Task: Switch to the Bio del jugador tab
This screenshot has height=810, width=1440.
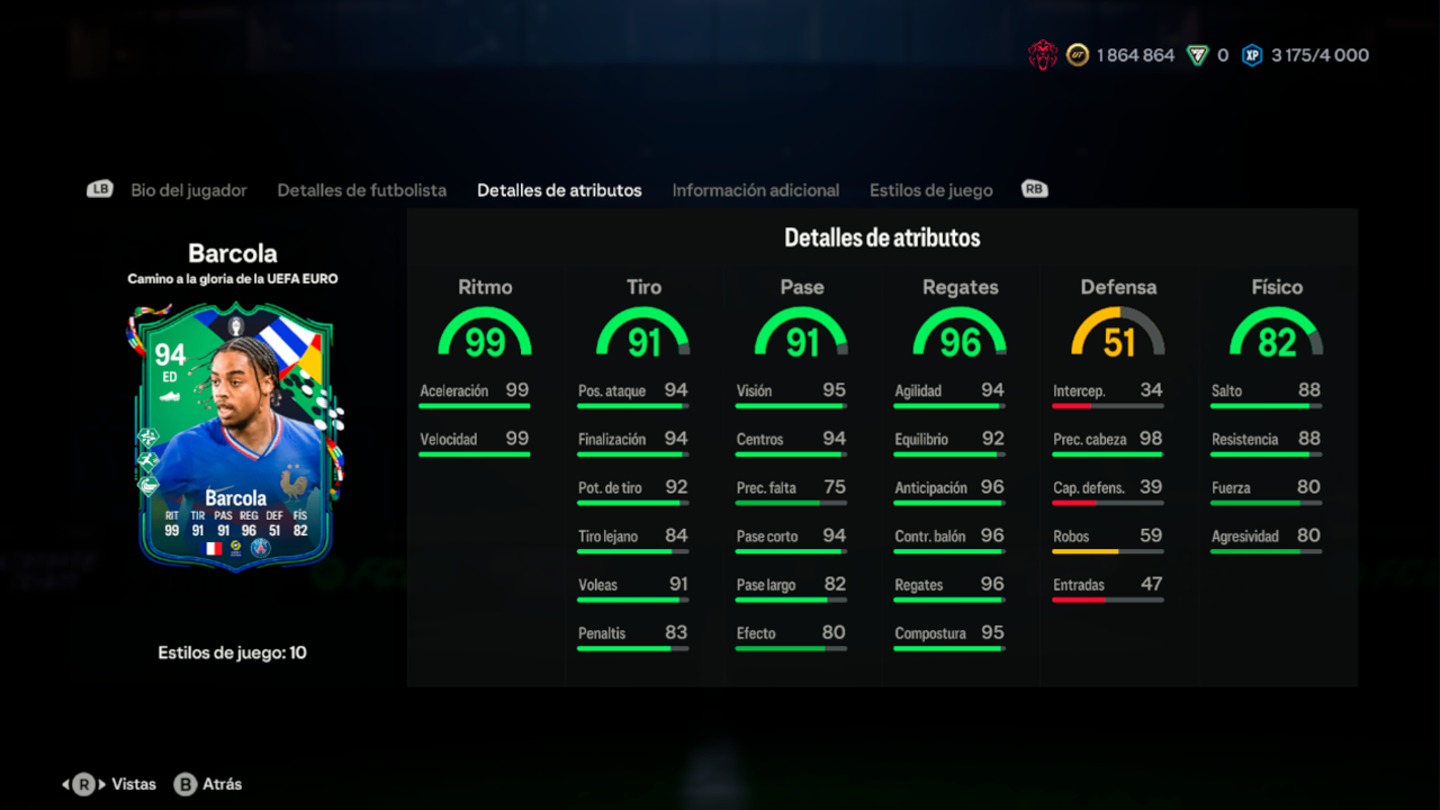Action: click(190, 189)
